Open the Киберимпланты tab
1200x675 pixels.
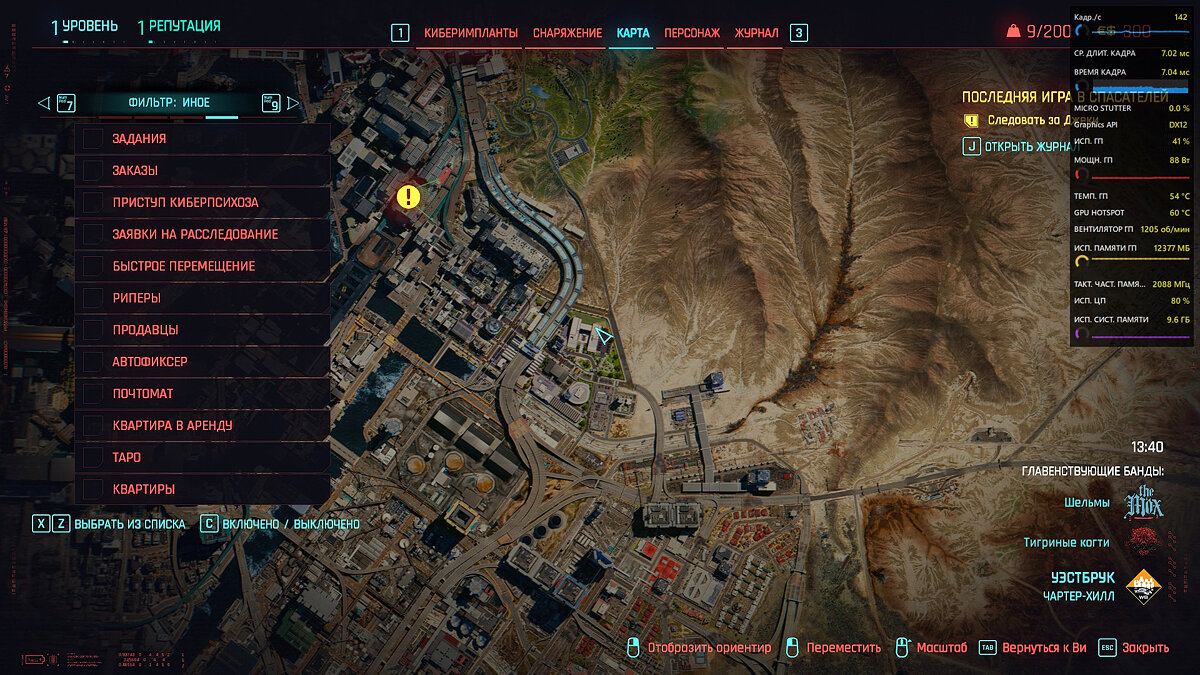point(470,33)
